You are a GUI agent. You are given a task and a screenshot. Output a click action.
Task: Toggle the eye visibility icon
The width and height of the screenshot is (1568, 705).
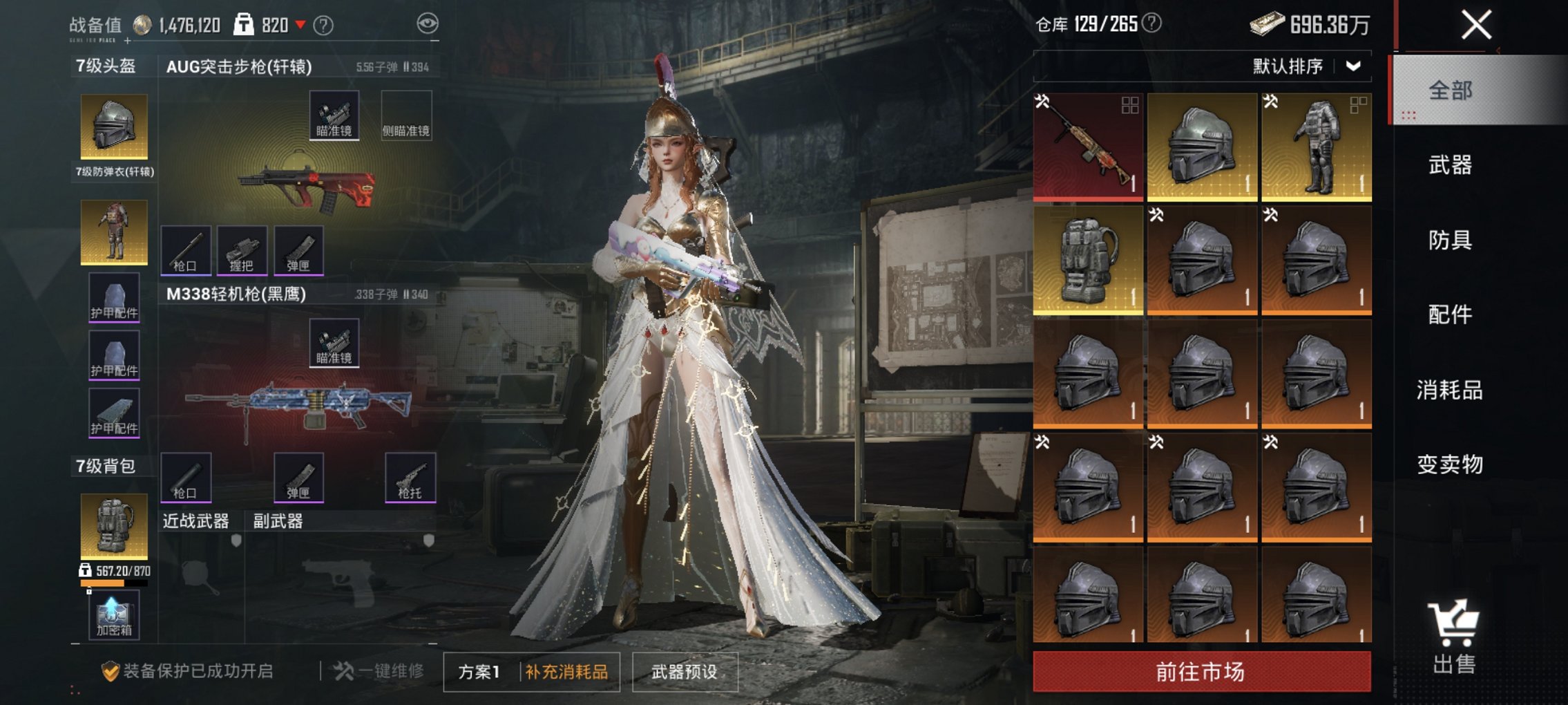[428, 23]
